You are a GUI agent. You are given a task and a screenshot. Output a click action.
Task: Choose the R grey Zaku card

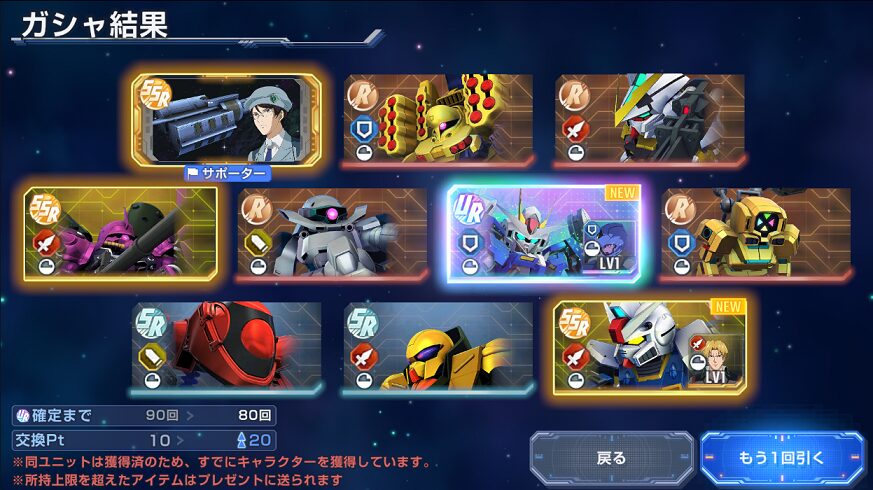332,233
